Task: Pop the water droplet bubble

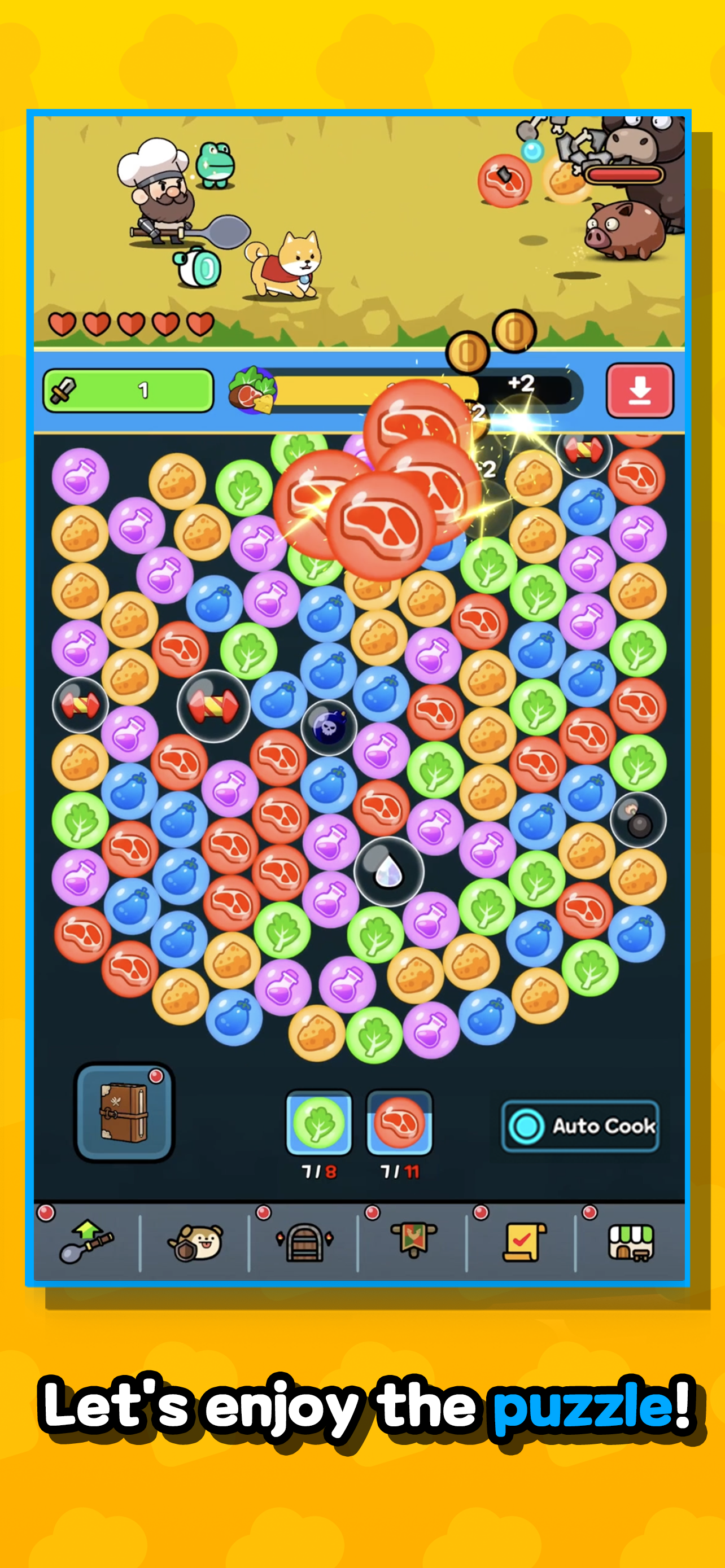Action: click(388, 873)
